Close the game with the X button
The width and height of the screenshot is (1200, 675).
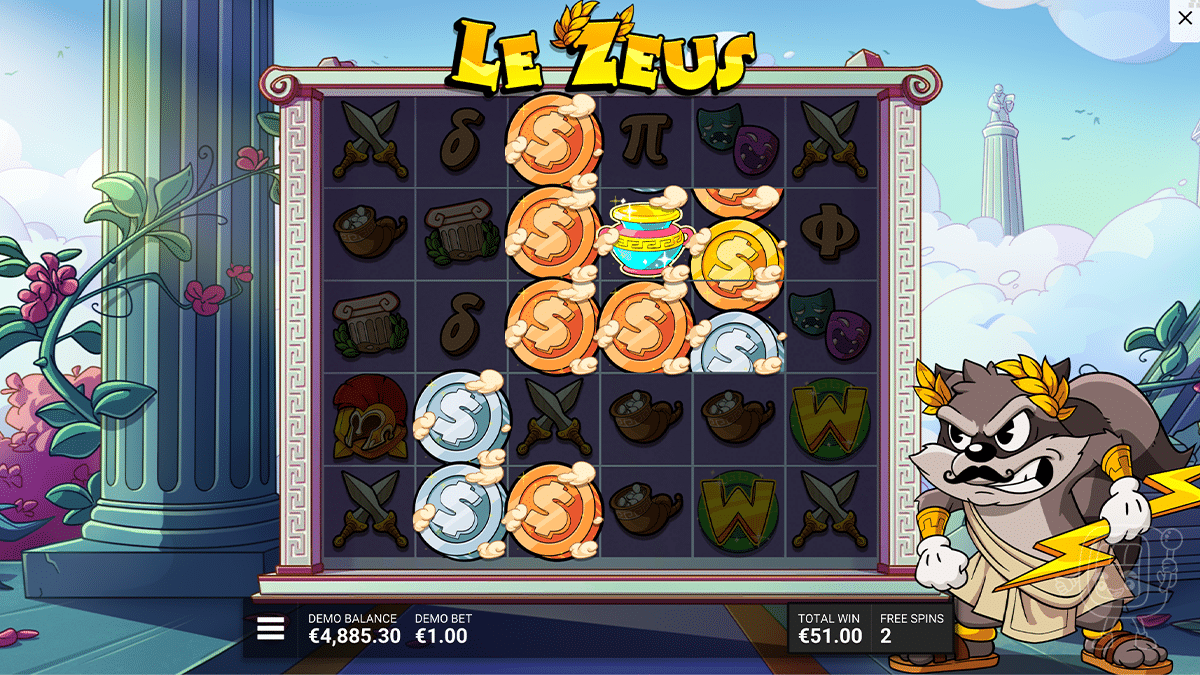1185,18
